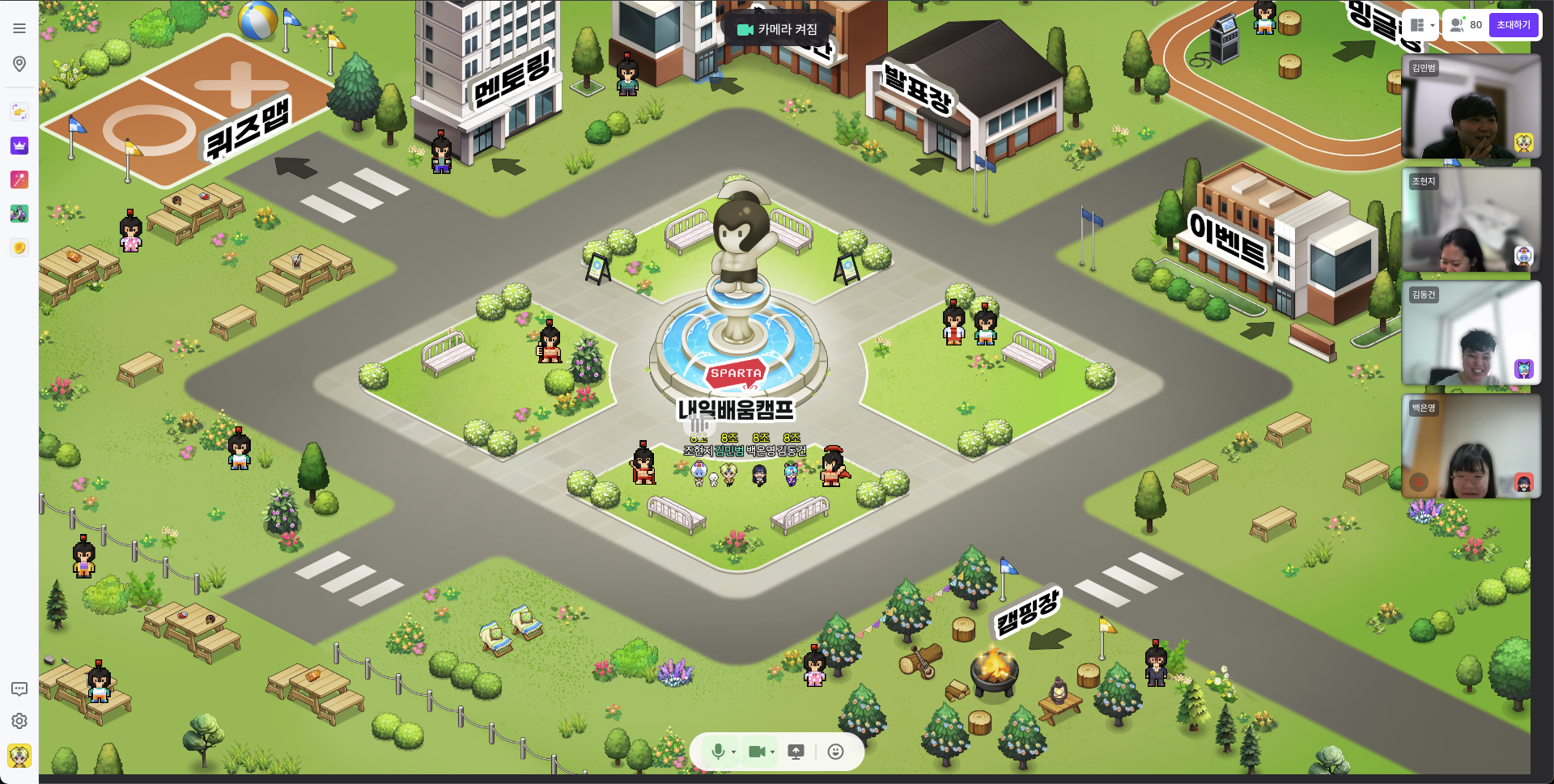This screenshot has height=784, width=1554.
Task: Show the 80 participants list
Action: (x=1466, y=25)
